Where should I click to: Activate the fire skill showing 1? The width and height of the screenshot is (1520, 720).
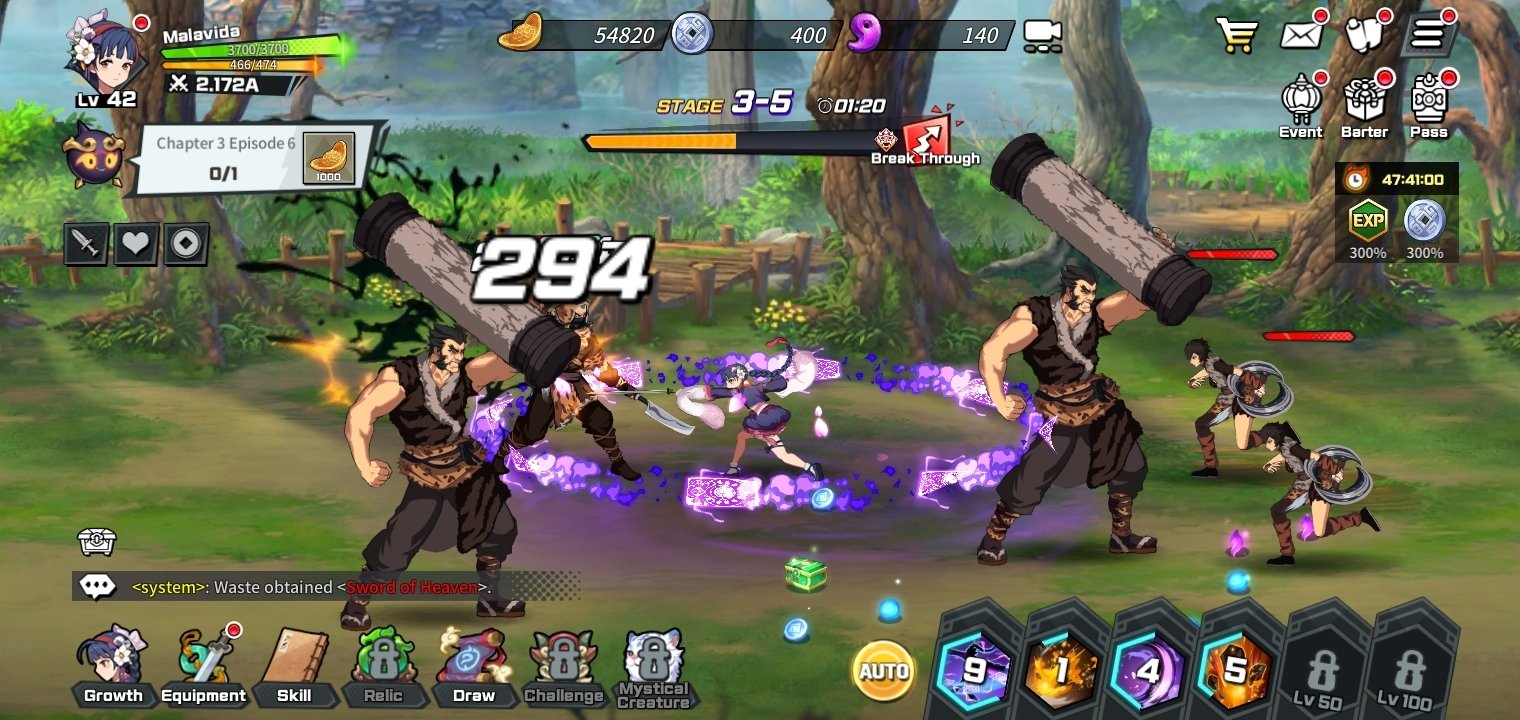pyautogui.click(x=1061, y=670)
